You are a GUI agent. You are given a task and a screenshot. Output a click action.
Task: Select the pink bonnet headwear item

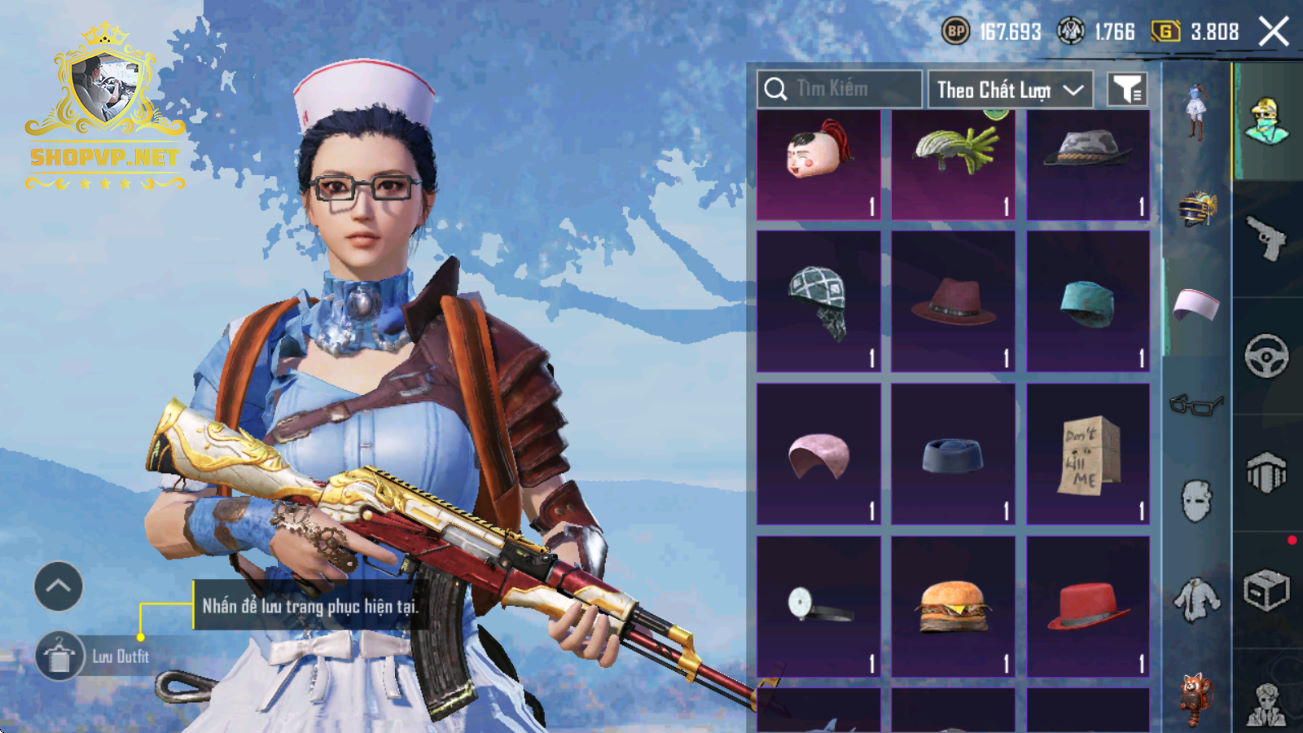818,454
